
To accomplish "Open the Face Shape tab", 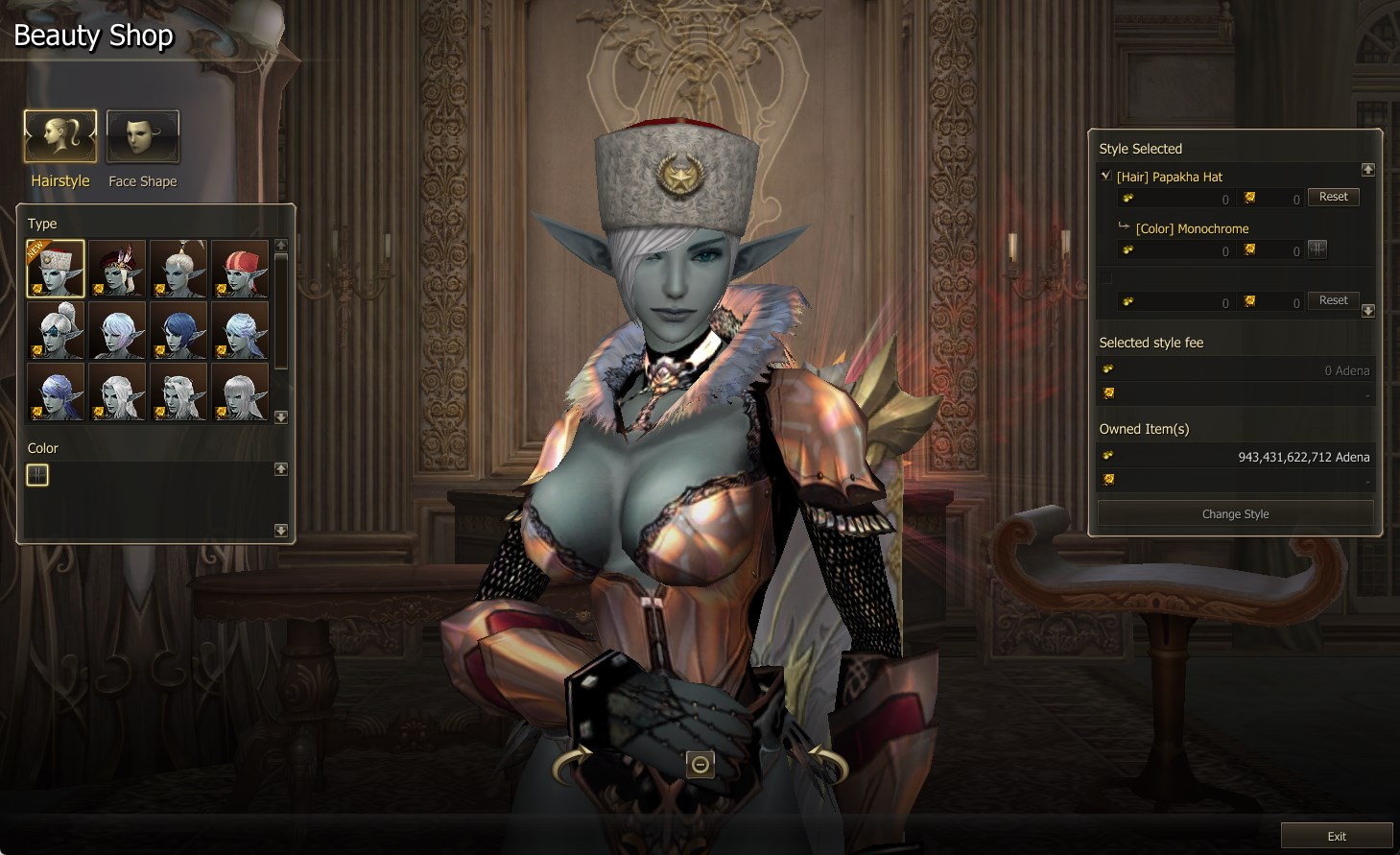I will pyautogui.click(x=142, y=137).
